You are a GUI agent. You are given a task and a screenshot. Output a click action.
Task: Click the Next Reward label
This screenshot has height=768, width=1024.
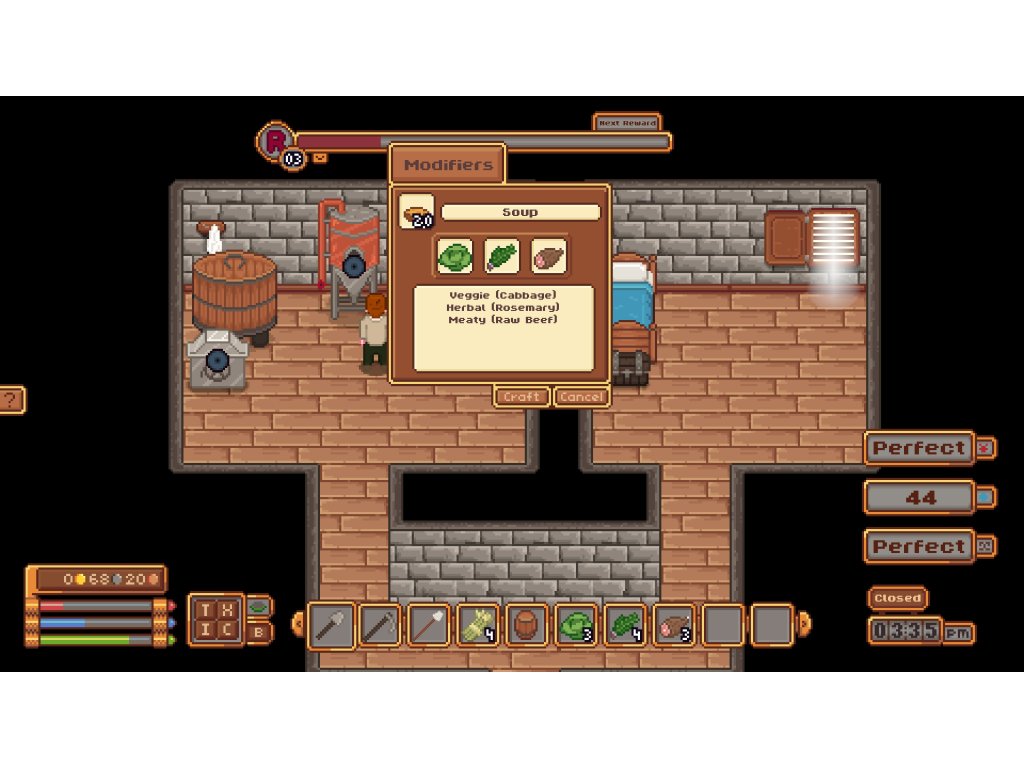(x=627, y=123)
